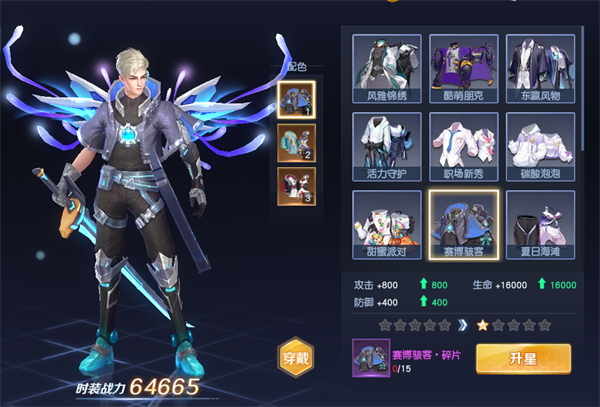Pick the 东瀛风物 outfit
The height and width of the screenshot is (407, 600).
pyautogui.click(x=540, y=68)
